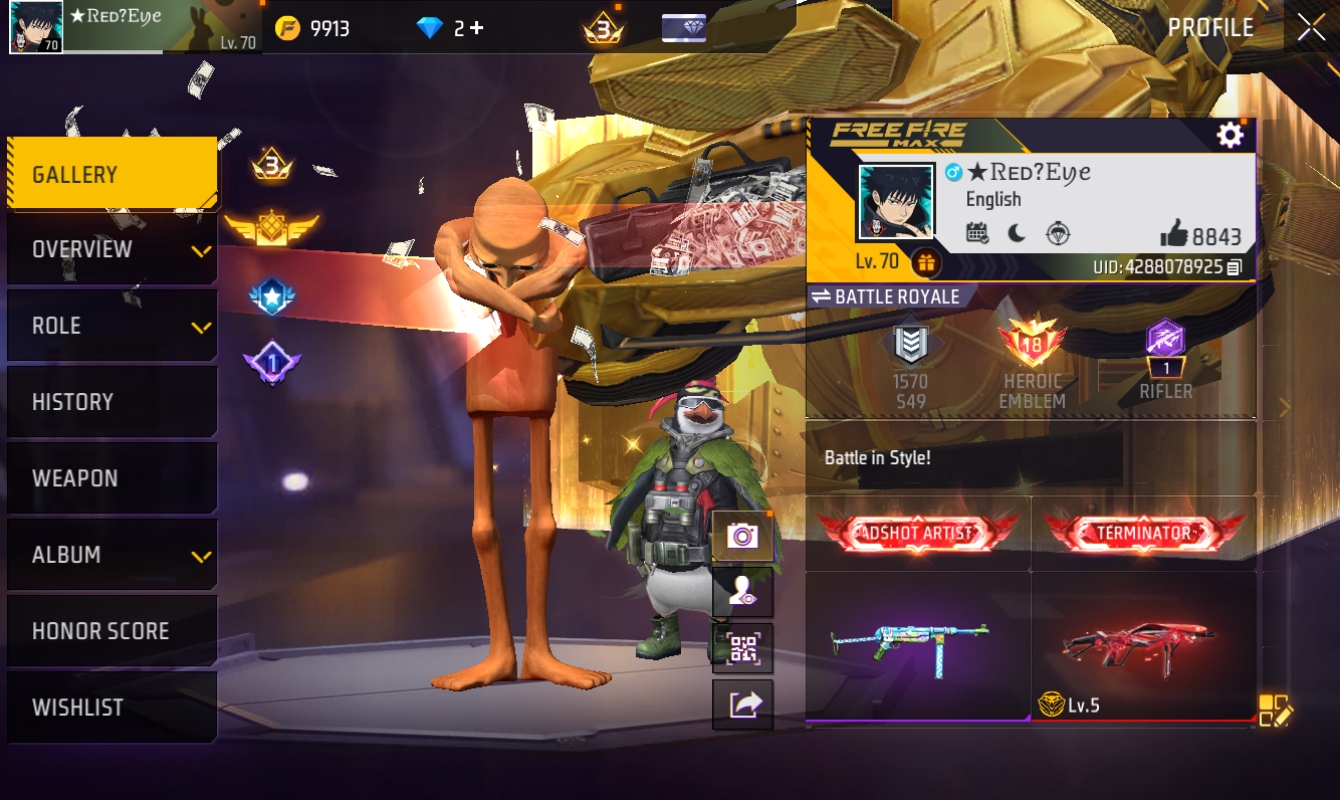Expand the Role section
1340x800 pixels.
tap(110, 325)
